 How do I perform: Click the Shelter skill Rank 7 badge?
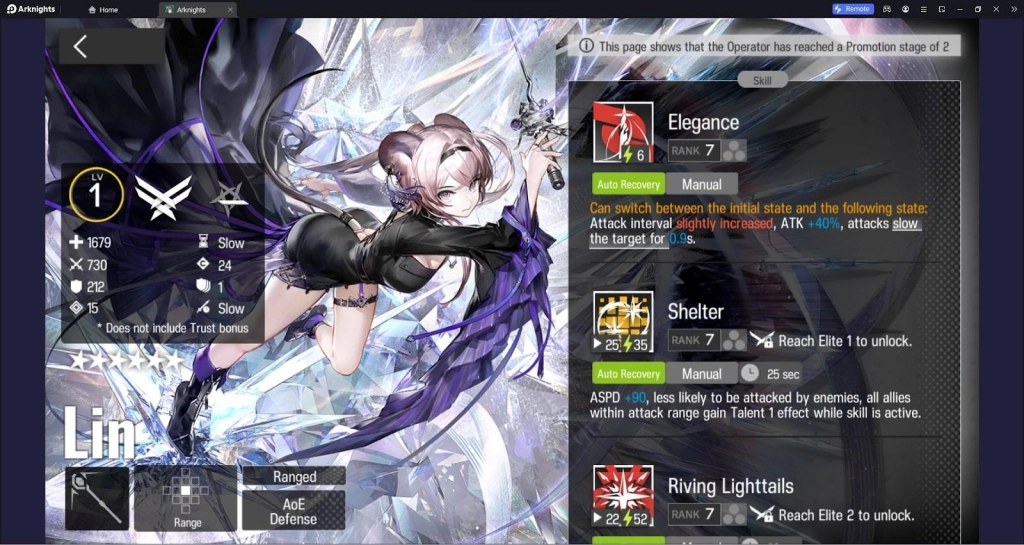click(x=695, y=340)
